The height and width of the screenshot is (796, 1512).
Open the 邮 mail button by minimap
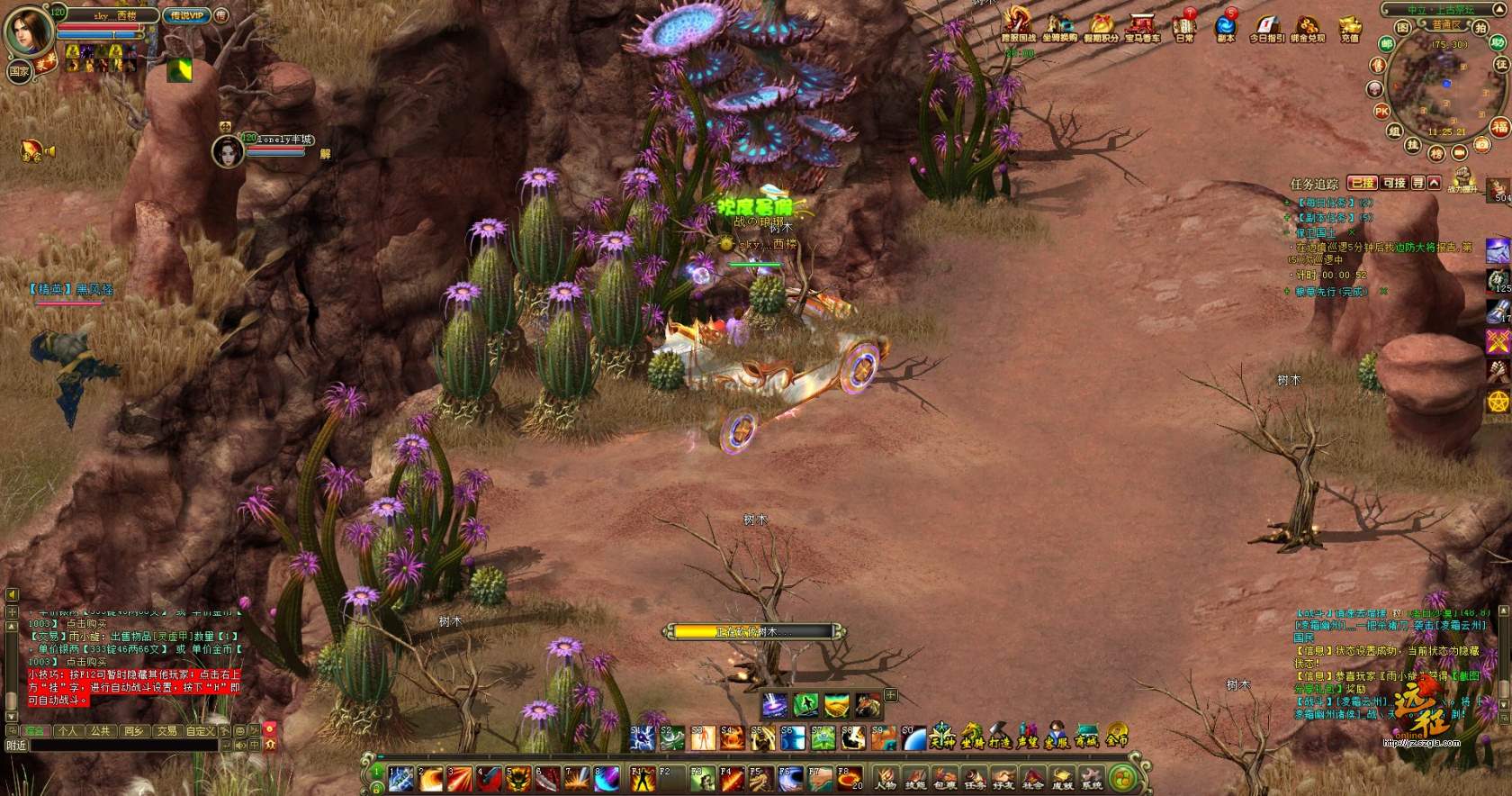coord(1387,44)
